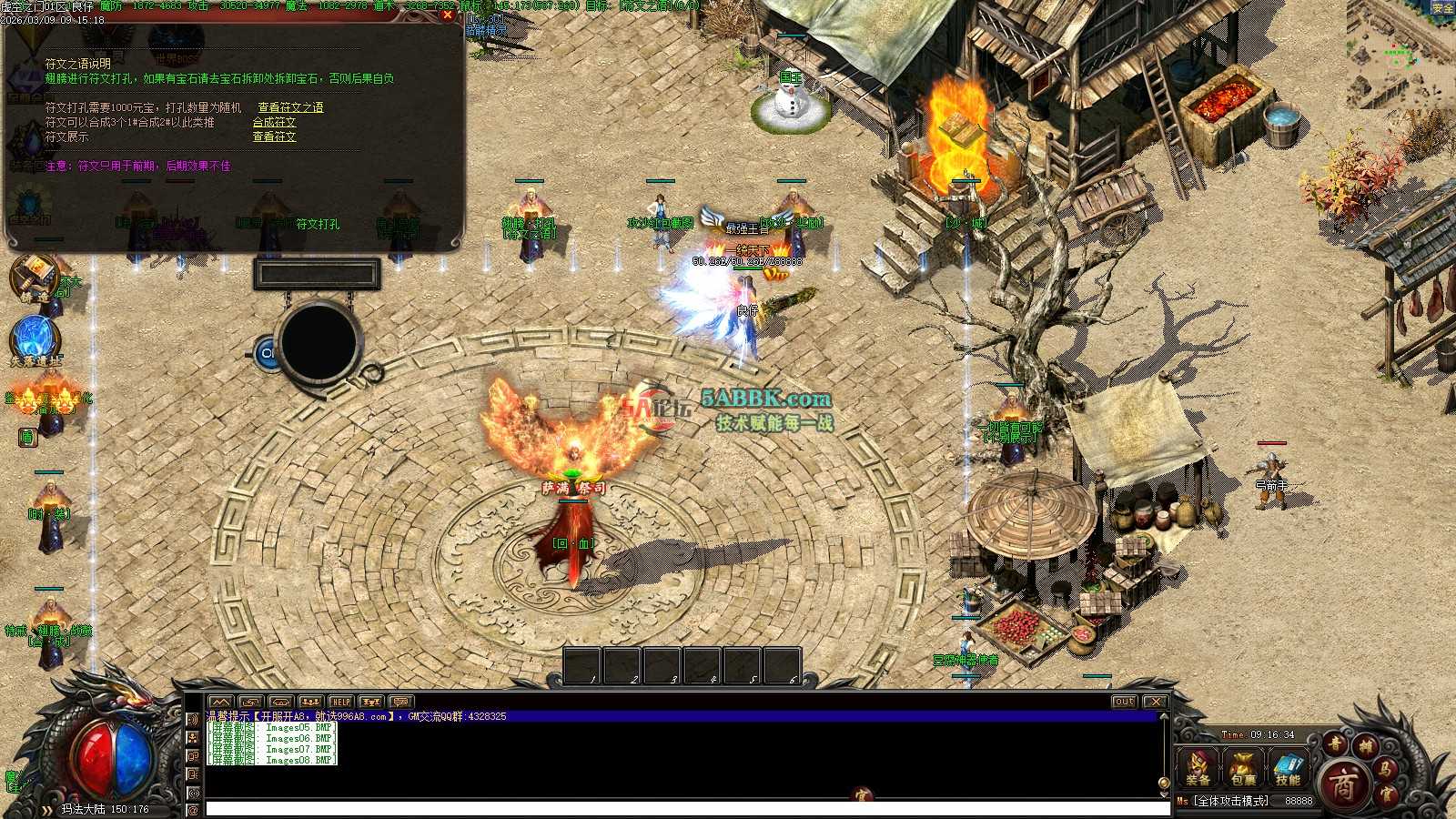The image size is (1456, 819).
Task: Toggle the 全体攻击模式 attack mode label
Action: pyautogui.click(x=1231, y=801)
